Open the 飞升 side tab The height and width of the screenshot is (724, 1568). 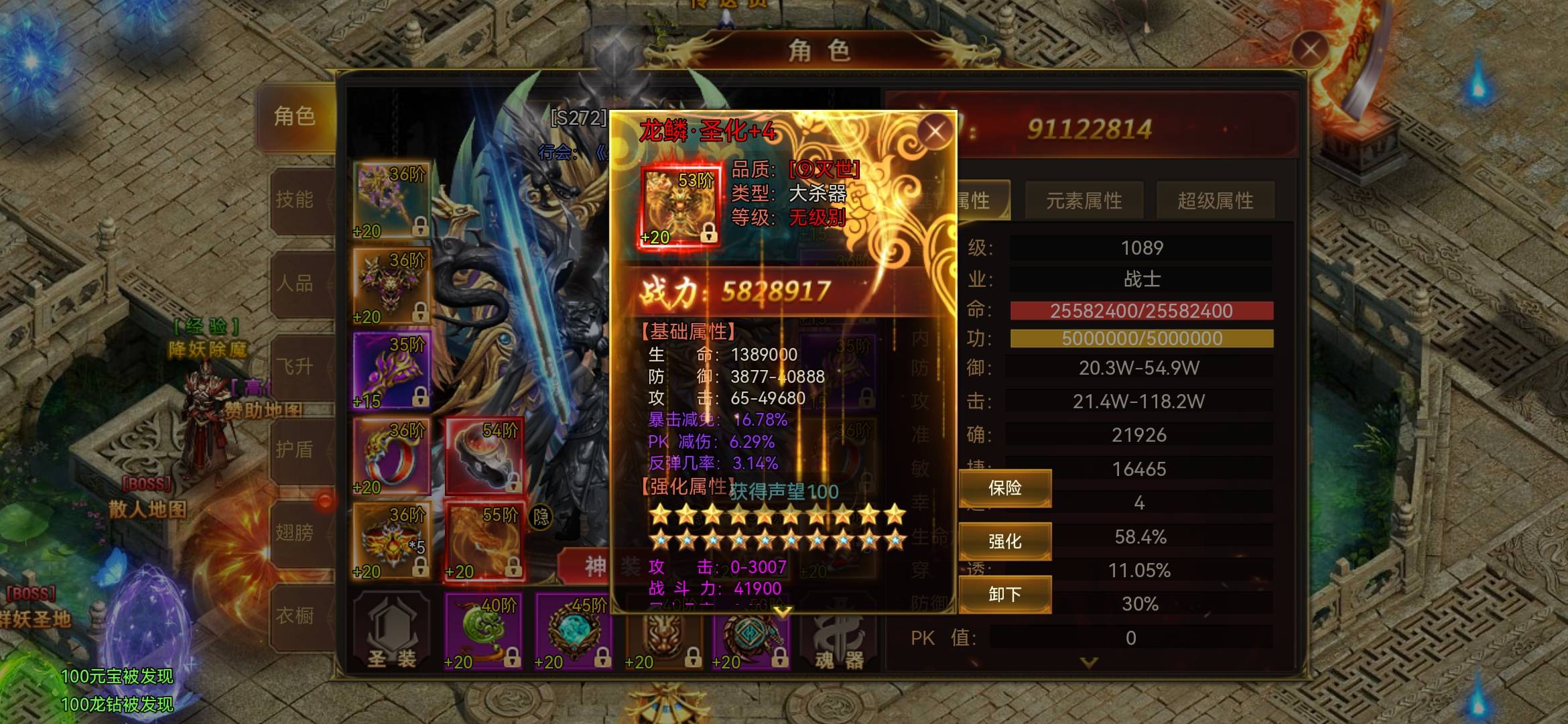[x=295, y=366]
